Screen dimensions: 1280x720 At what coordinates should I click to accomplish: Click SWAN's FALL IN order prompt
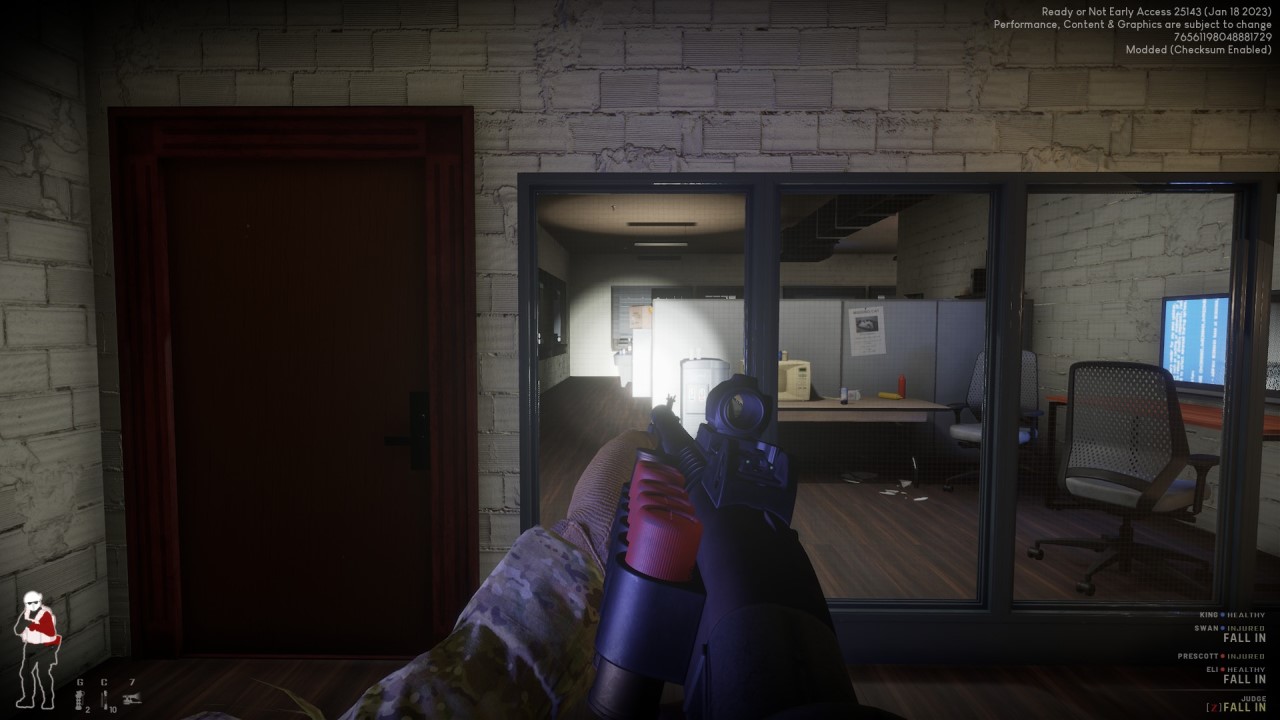[1244, 638]
